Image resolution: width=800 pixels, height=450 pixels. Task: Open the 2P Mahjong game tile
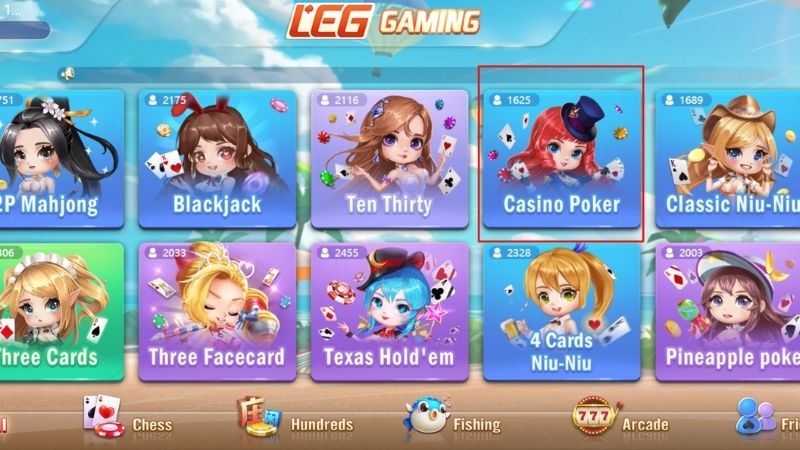(x=60, y=160)
